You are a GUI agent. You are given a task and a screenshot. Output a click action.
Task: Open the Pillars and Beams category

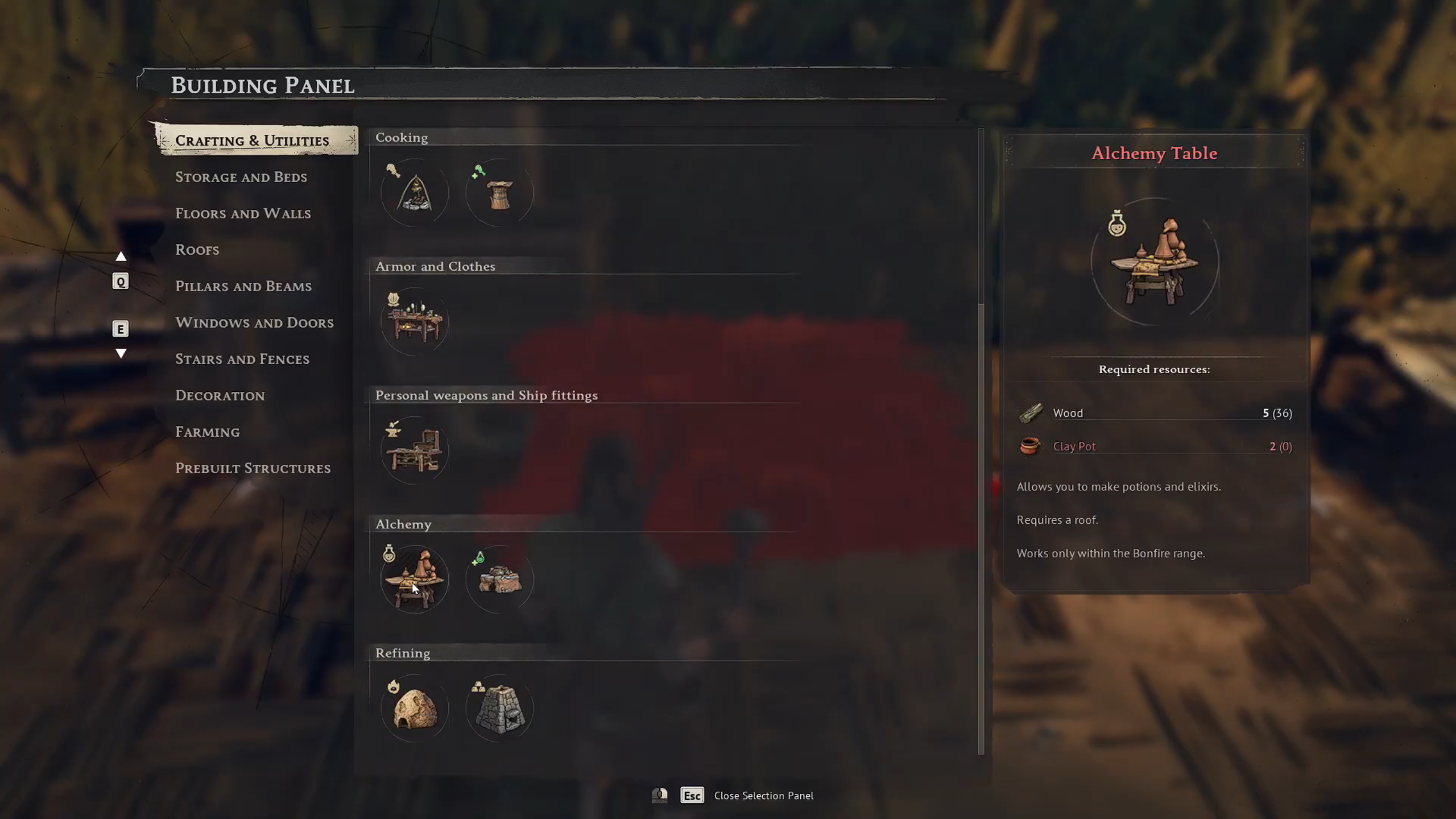click(243, 286)
